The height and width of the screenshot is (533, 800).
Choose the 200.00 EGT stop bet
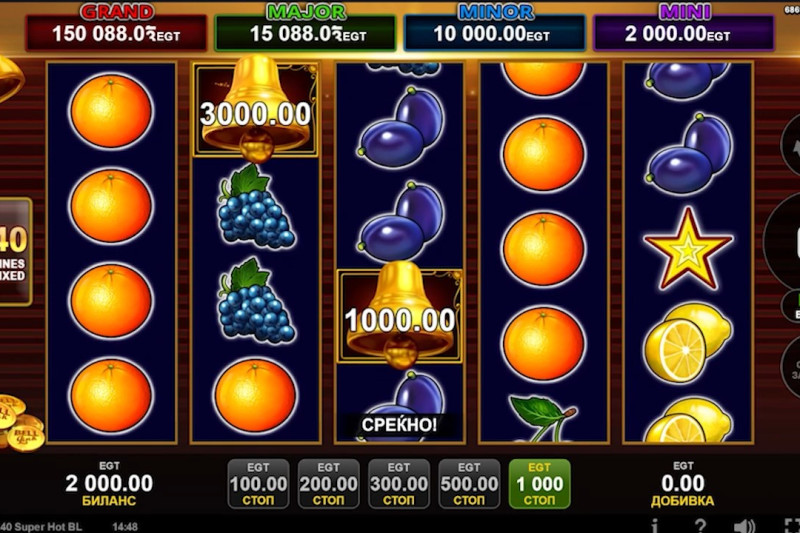click(329, 484)
